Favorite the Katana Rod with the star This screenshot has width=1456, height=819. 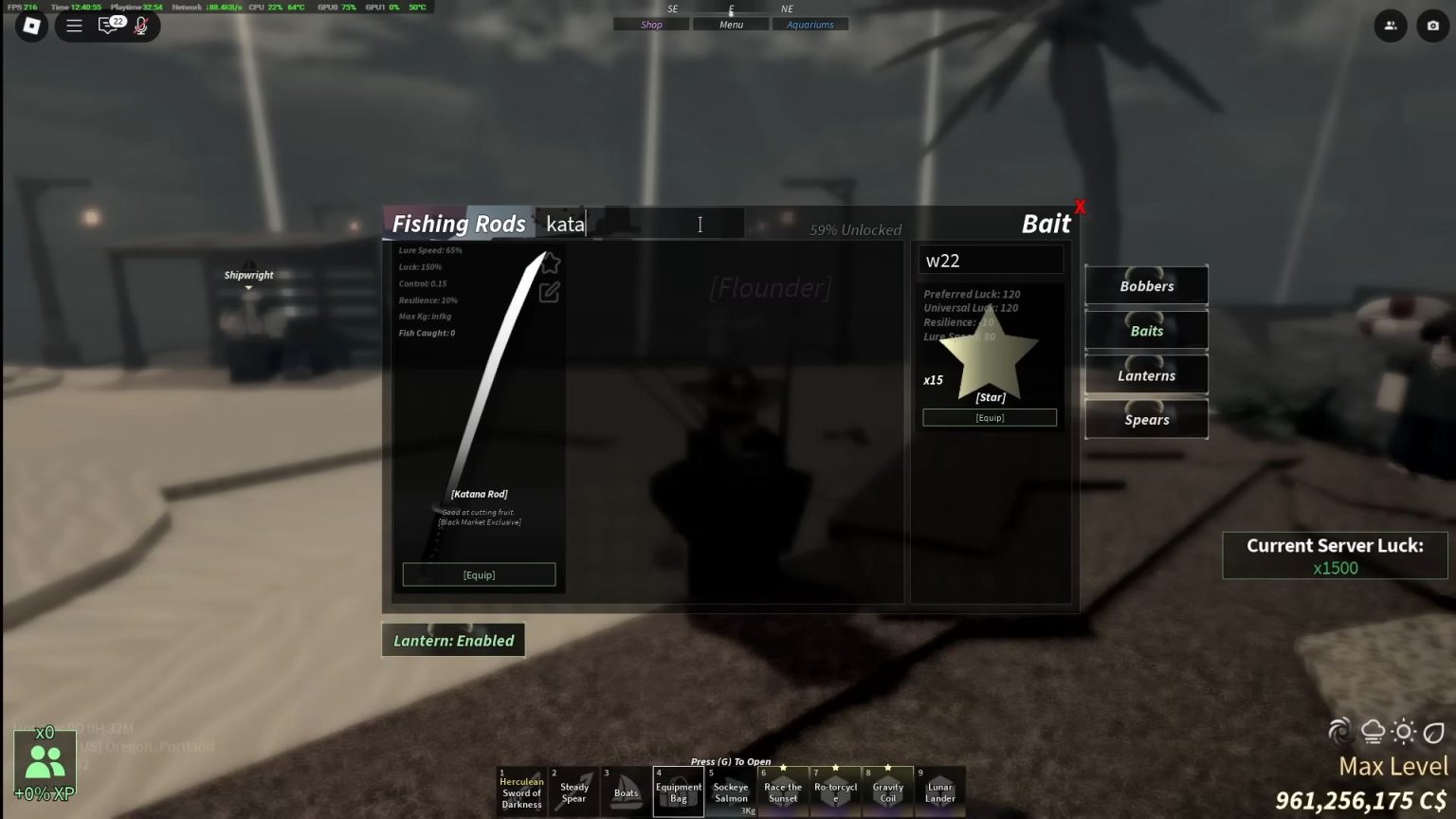[x=550, y=264]
